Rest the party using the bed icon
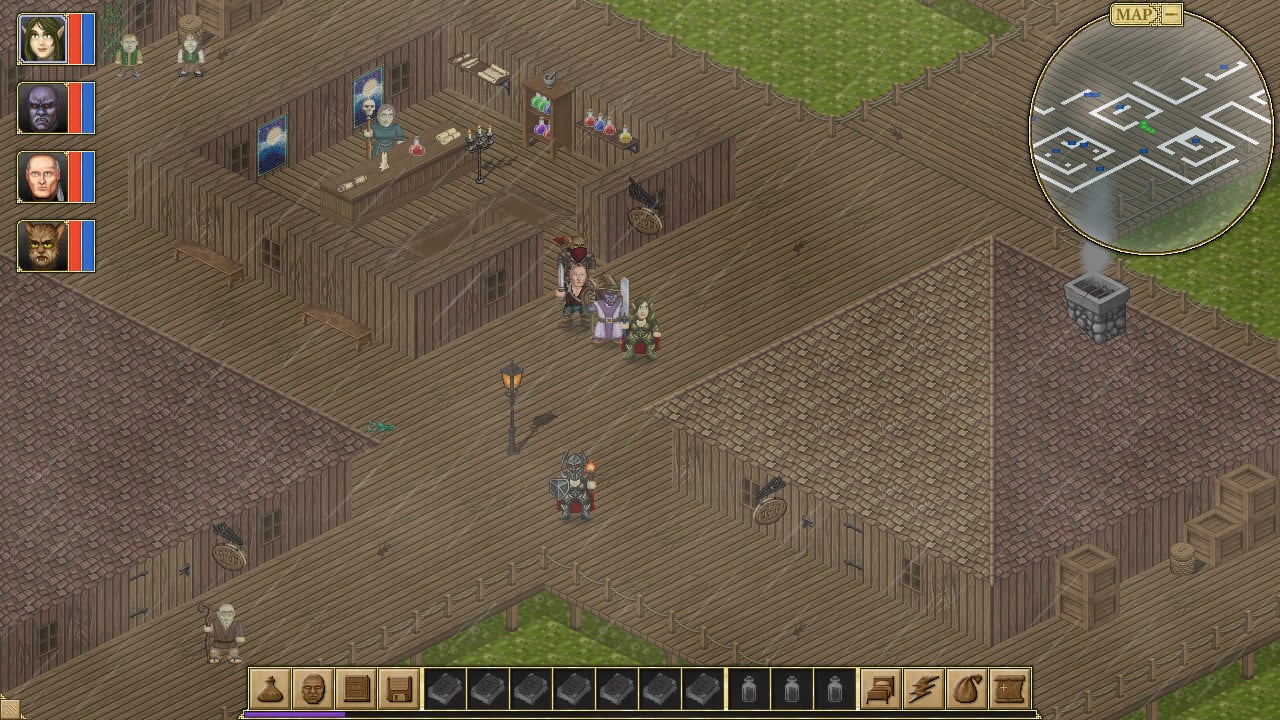Image resolution: width=1280 pixels, height=720 pixels. point(881,689)
